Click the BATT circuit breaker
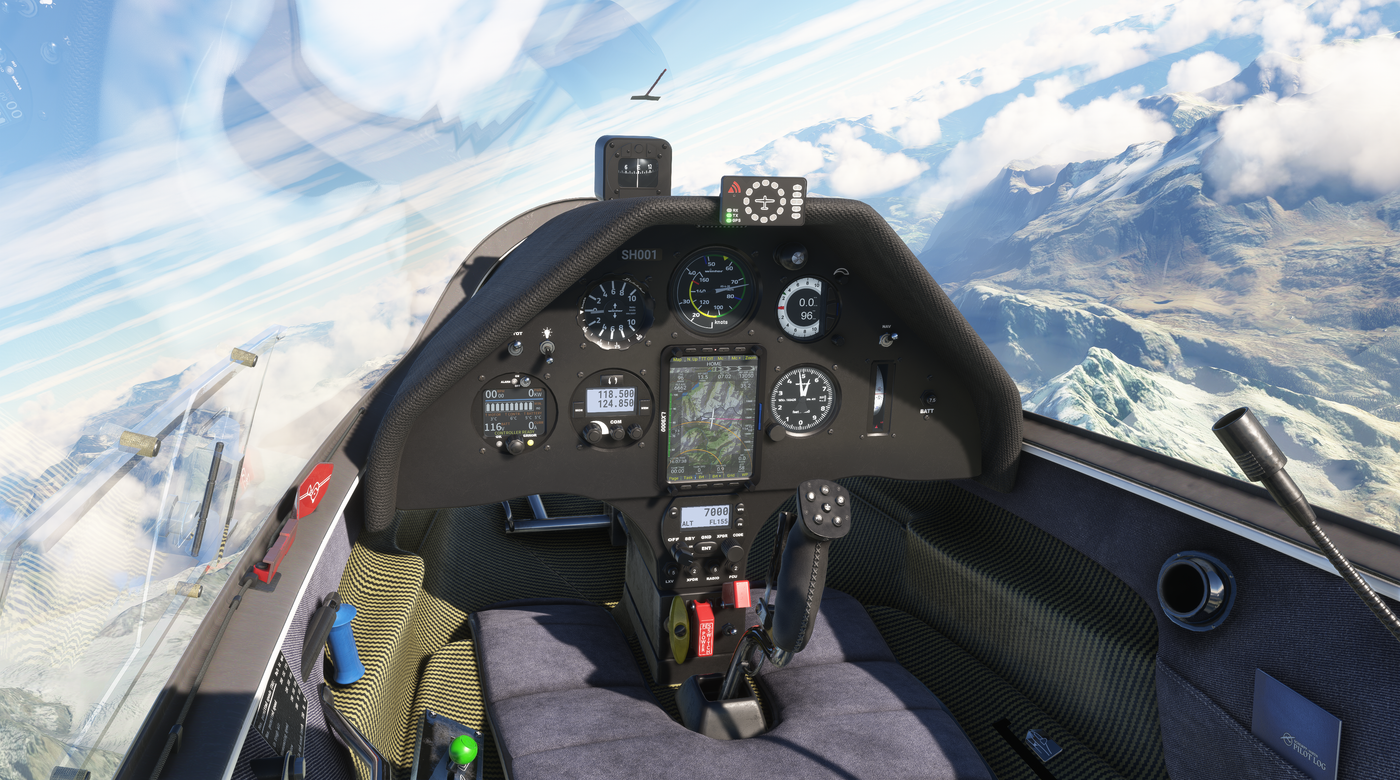Viewport: 1400px width, 780px height. tap(928, 399)
